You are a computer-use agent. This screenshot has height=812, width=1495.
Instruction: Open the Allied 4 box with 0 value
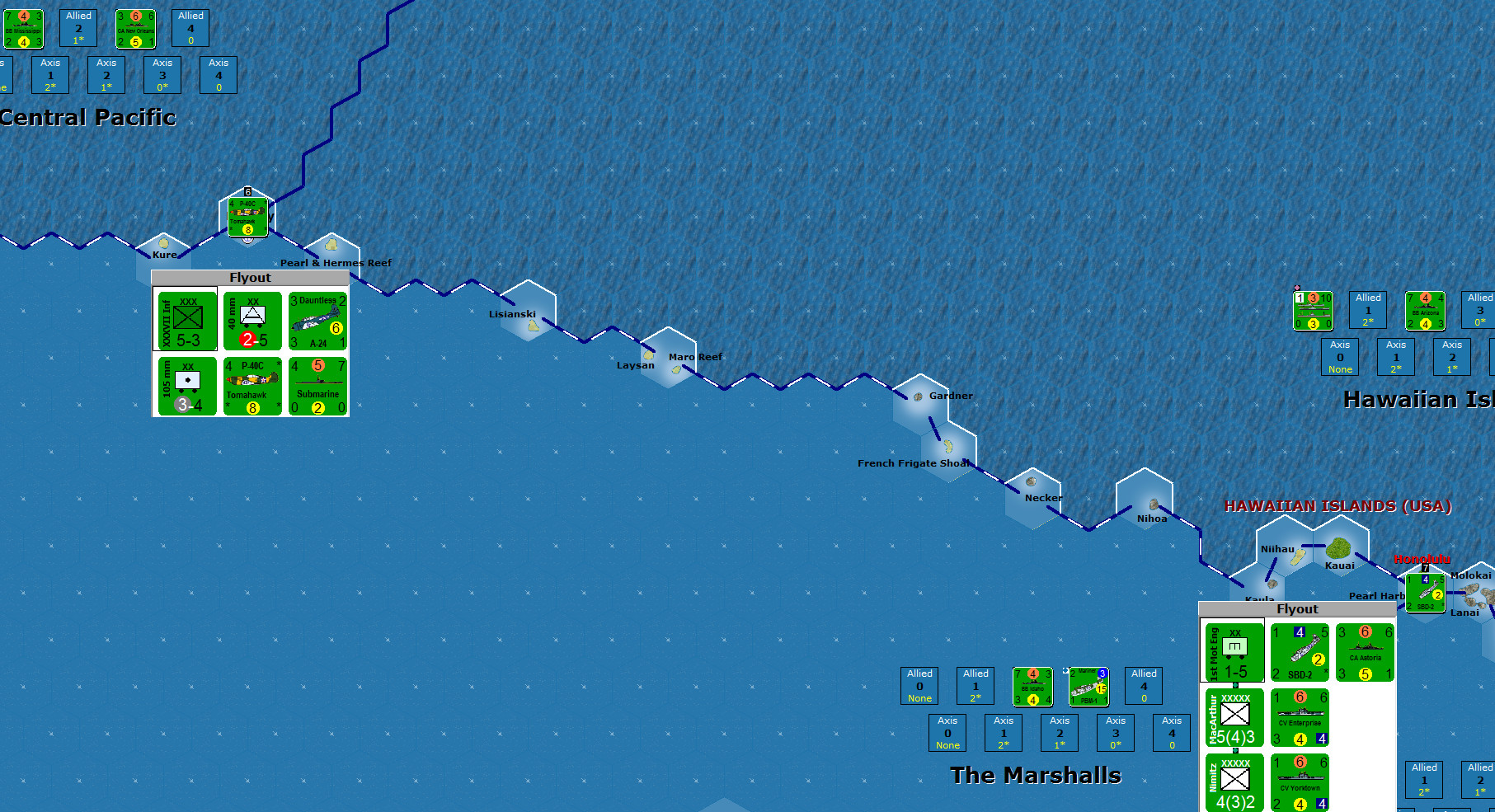(x=190, y=28)
